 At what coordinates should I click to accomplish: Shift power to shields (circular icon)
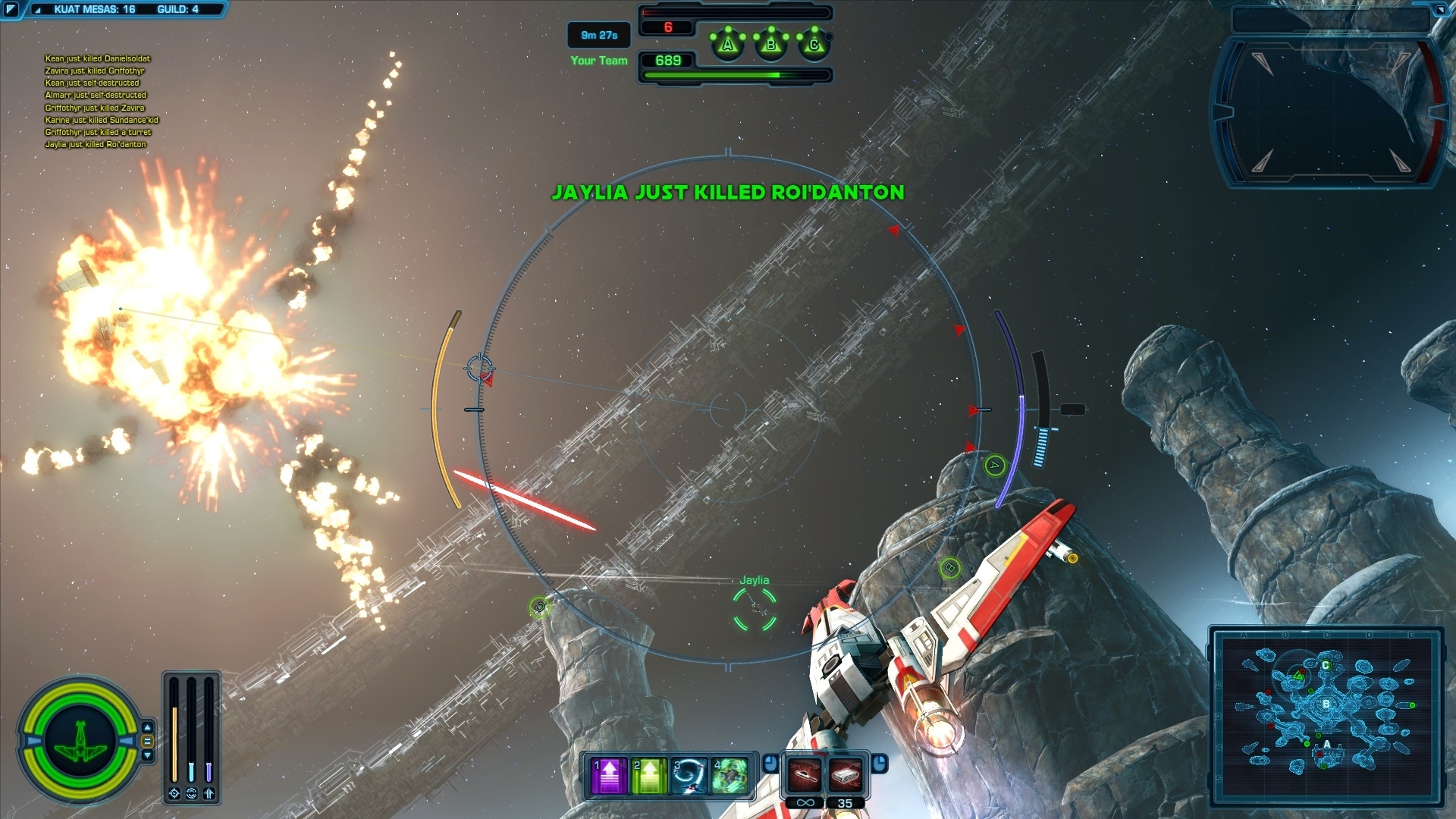(x=192, y=793)
